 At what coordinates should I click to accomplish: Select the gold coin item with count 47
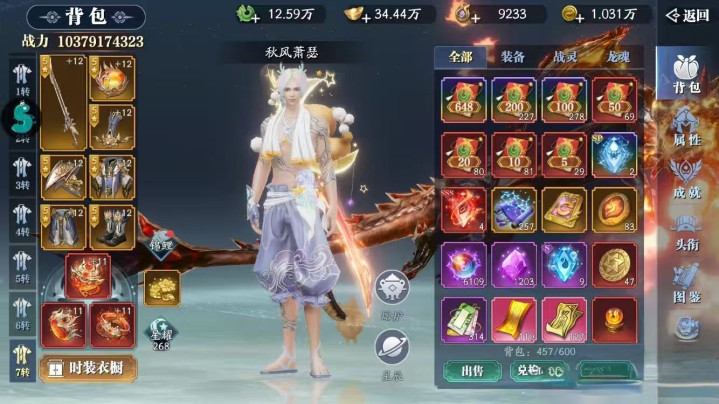coord(614,266)
